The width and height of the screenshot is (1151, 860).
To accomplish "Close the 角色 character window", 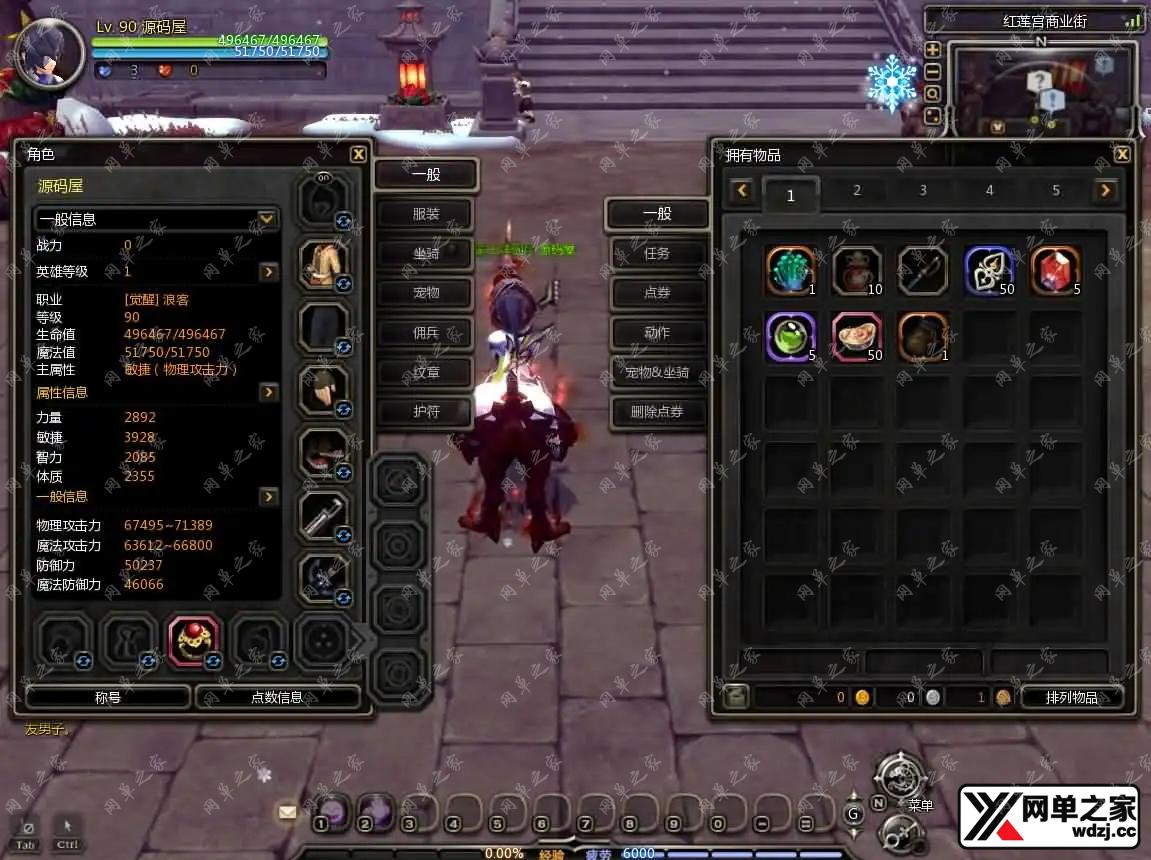I will pos(358,154).
